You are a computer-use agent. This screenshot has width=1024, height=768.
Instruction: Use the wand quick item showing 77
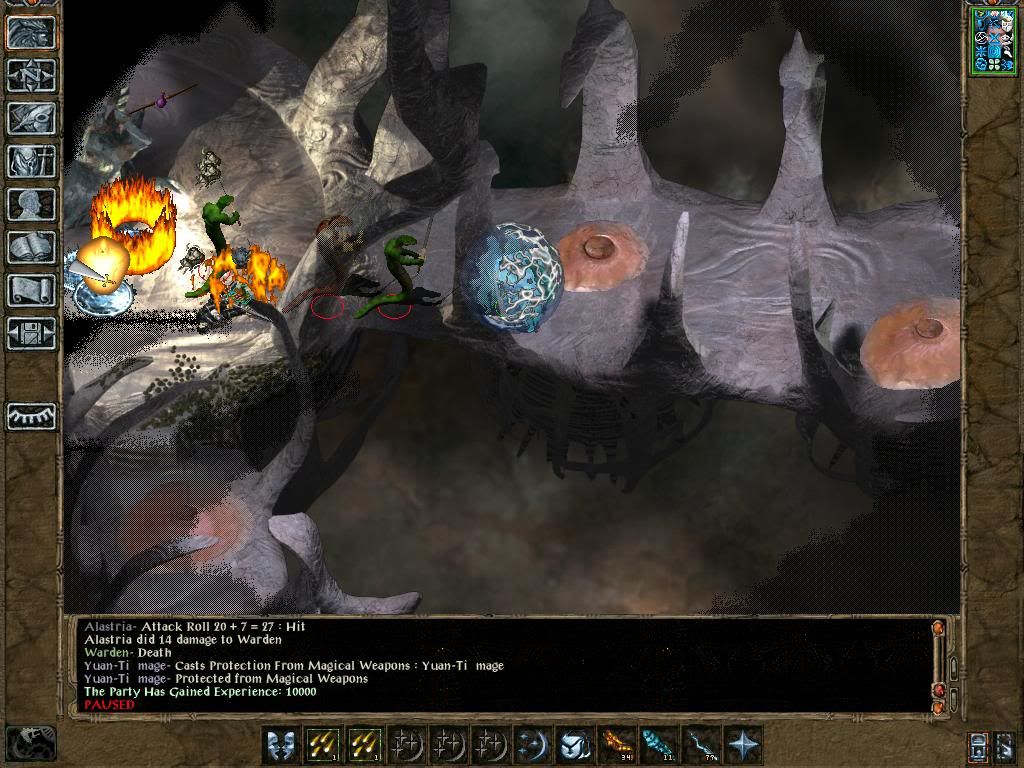pyautogui.click(x=700, y=745)
